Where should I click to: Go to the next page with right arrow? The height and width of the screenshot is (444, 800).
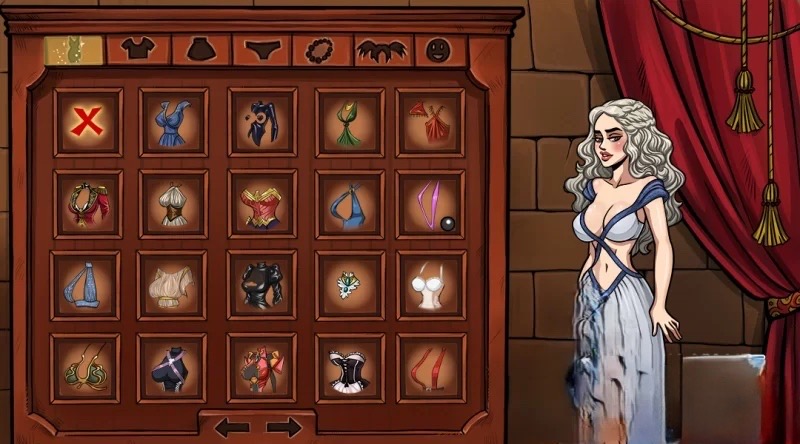pyautogui.click(x=284, y=427)
